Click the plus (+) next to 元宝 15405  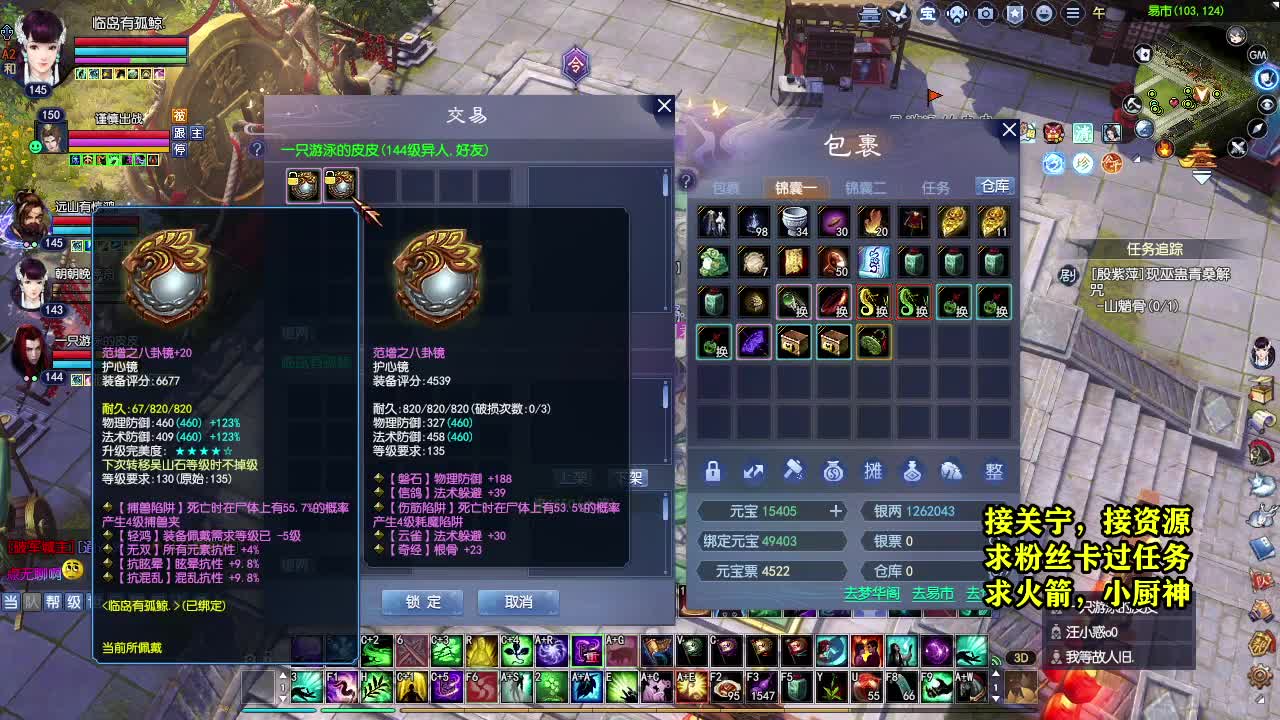pos(836,511)
